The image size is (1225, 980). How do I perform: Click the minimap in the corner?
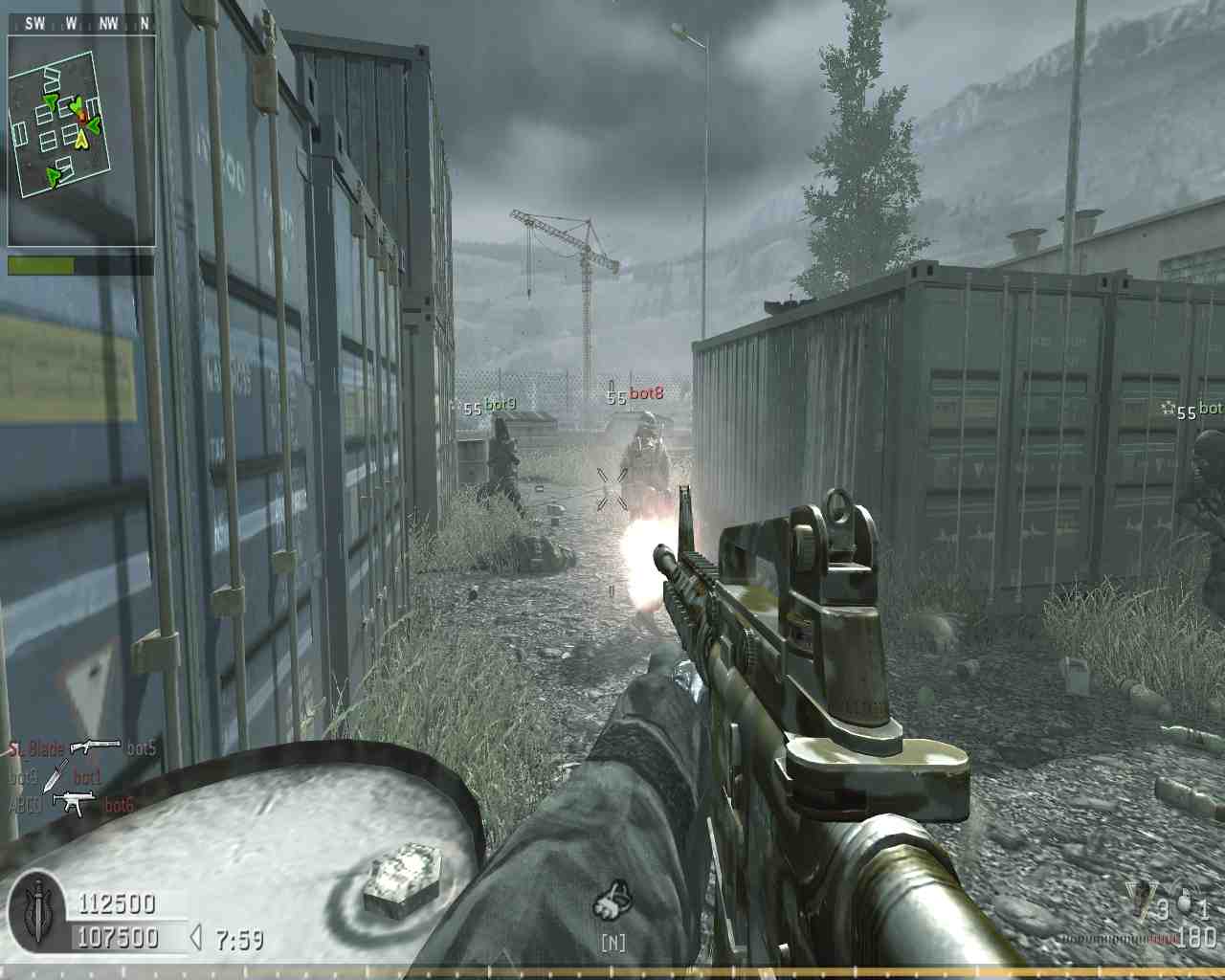[80, 139]
